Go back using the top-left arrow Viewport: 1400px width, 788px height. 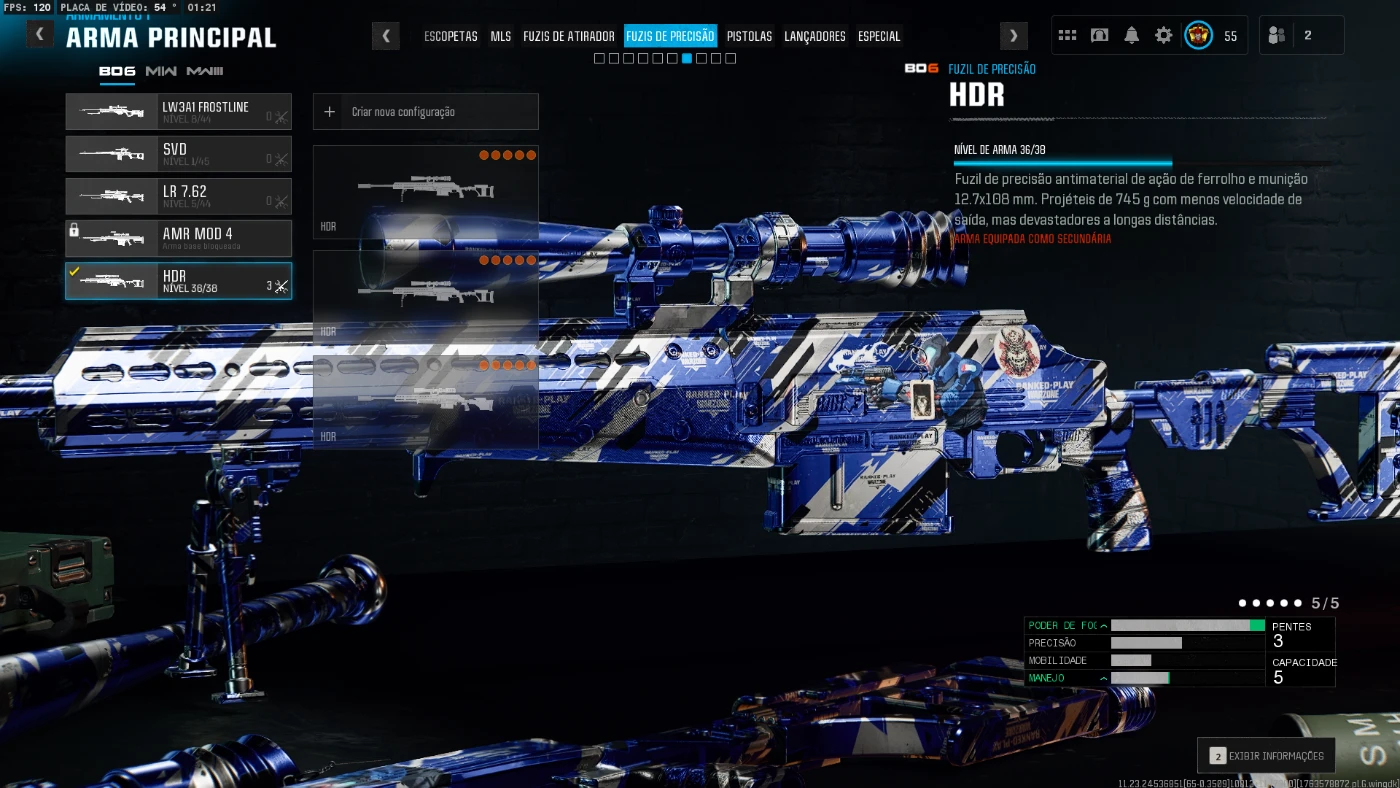coord(39,35)
